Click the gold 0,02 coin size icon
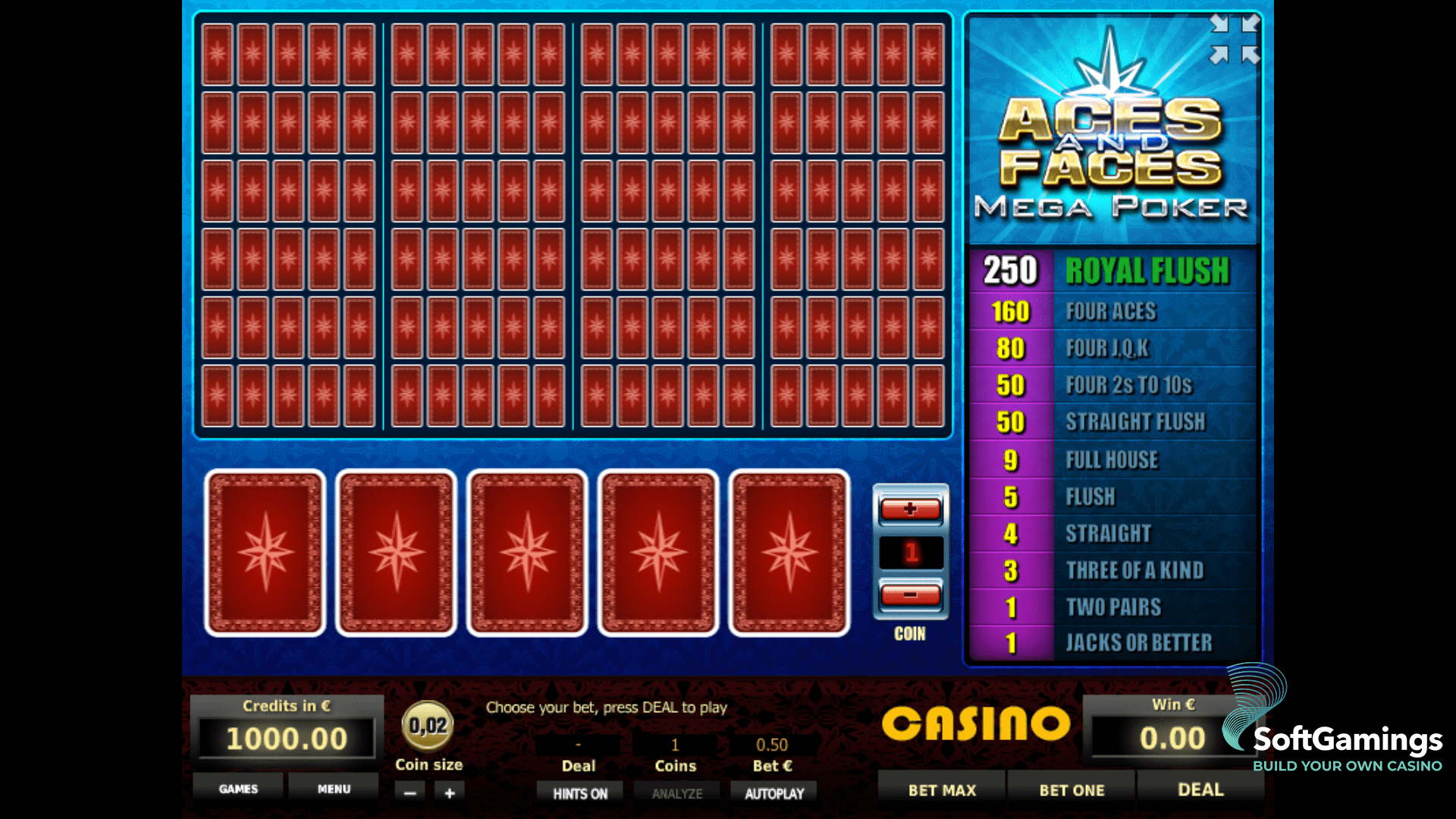This screenshot has width=1456, height=819. [x=428, y=726]
